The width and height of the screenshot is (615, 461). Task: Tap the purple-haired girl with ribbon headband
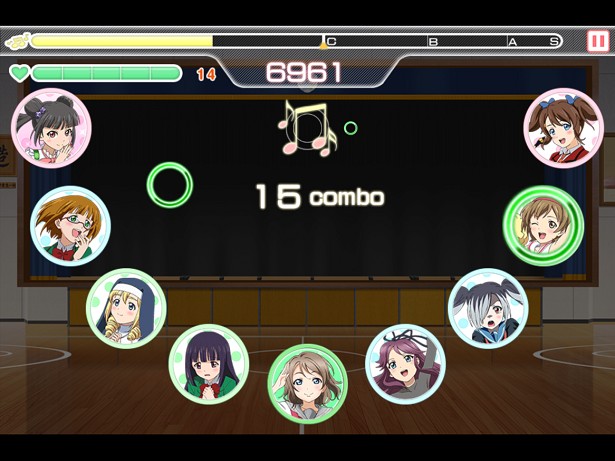(404, 363)
